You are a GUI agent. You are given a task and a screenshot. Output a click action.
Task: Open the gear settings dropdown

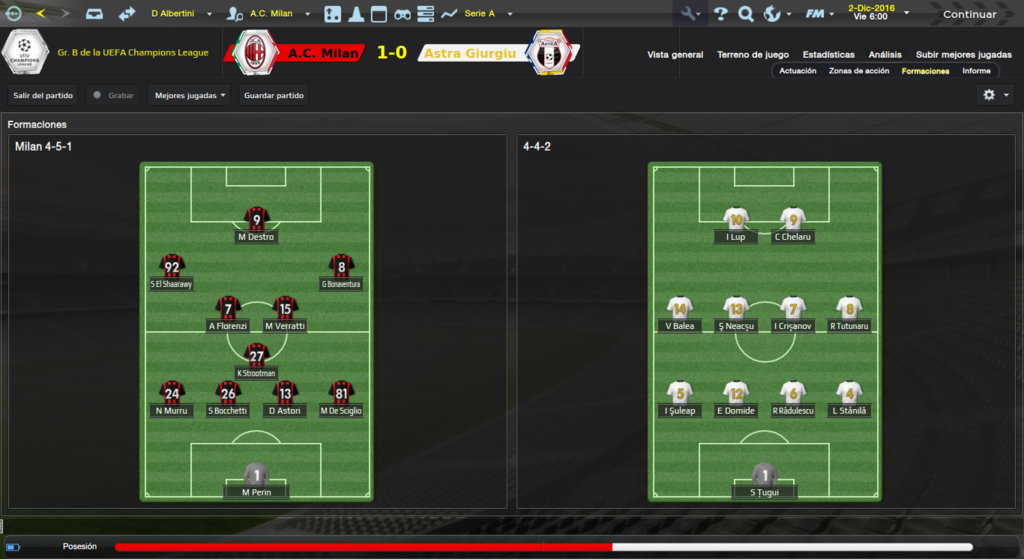coord(995,95)
